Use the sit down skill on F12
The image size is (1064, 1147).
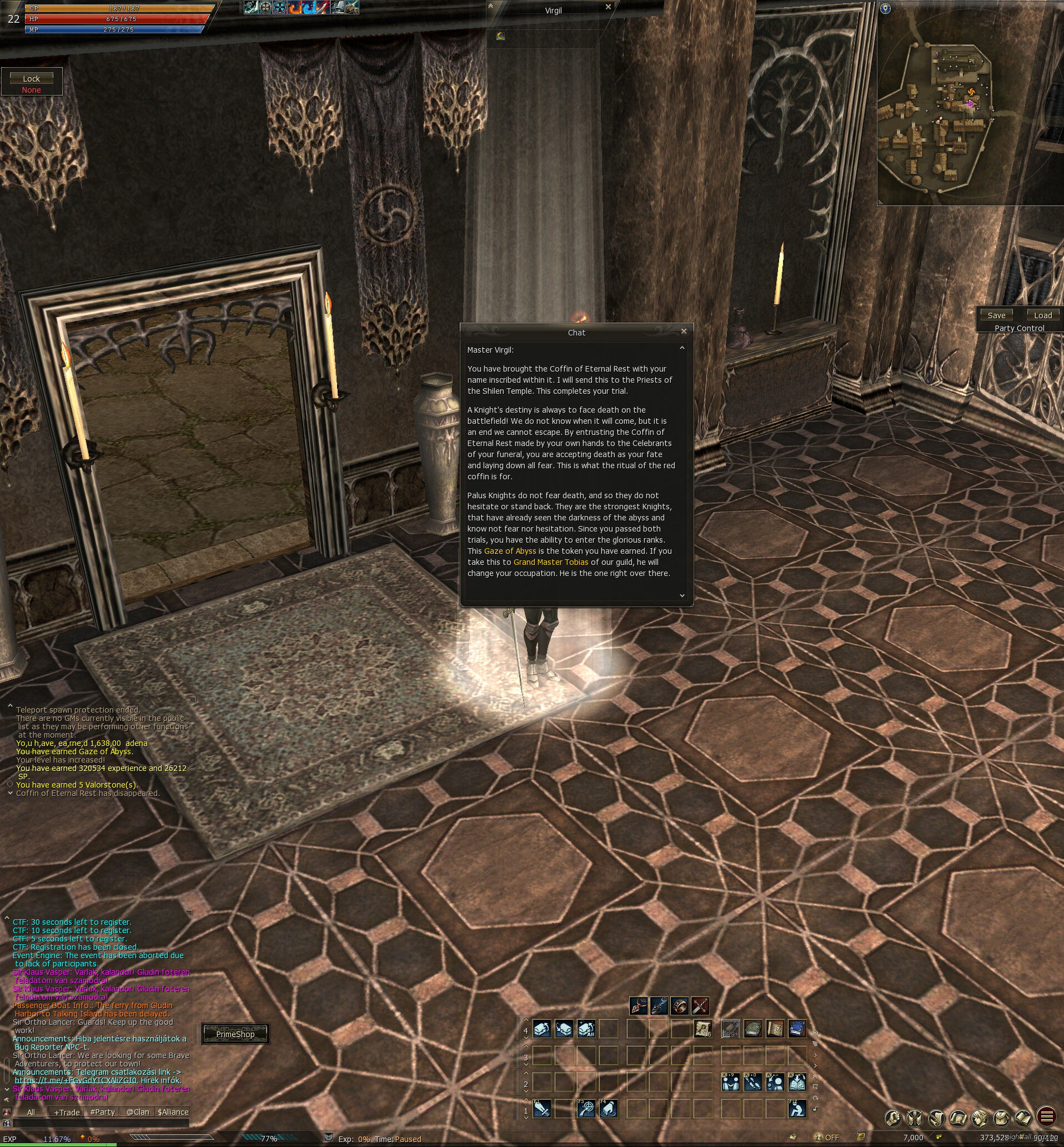[x=797, y=1109]
